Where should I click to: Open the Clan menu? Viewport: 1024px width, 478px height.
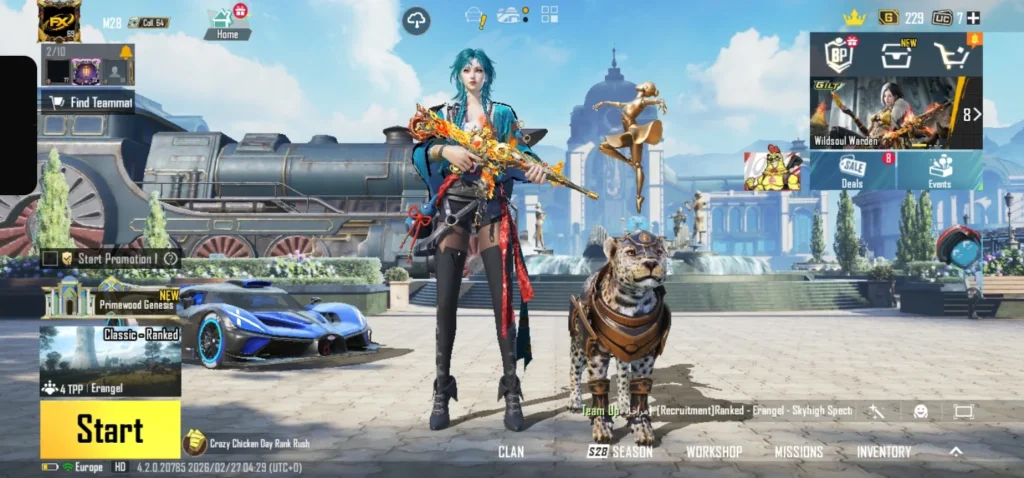[511, 452]
